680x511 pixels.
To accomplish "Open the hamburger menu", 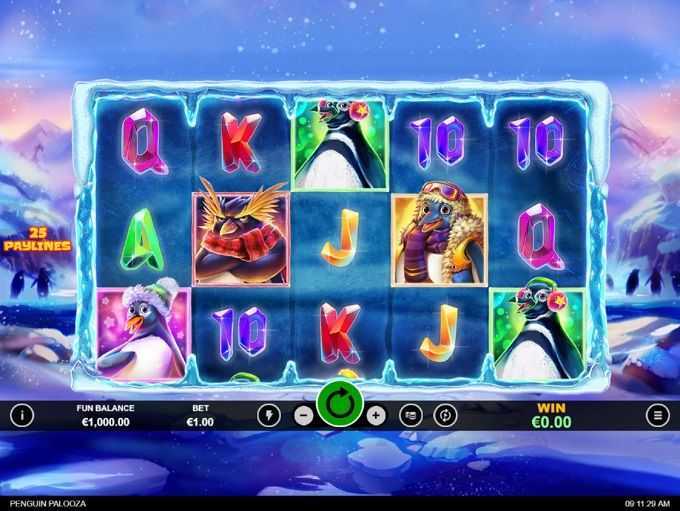I will click(x=657, y=415).
